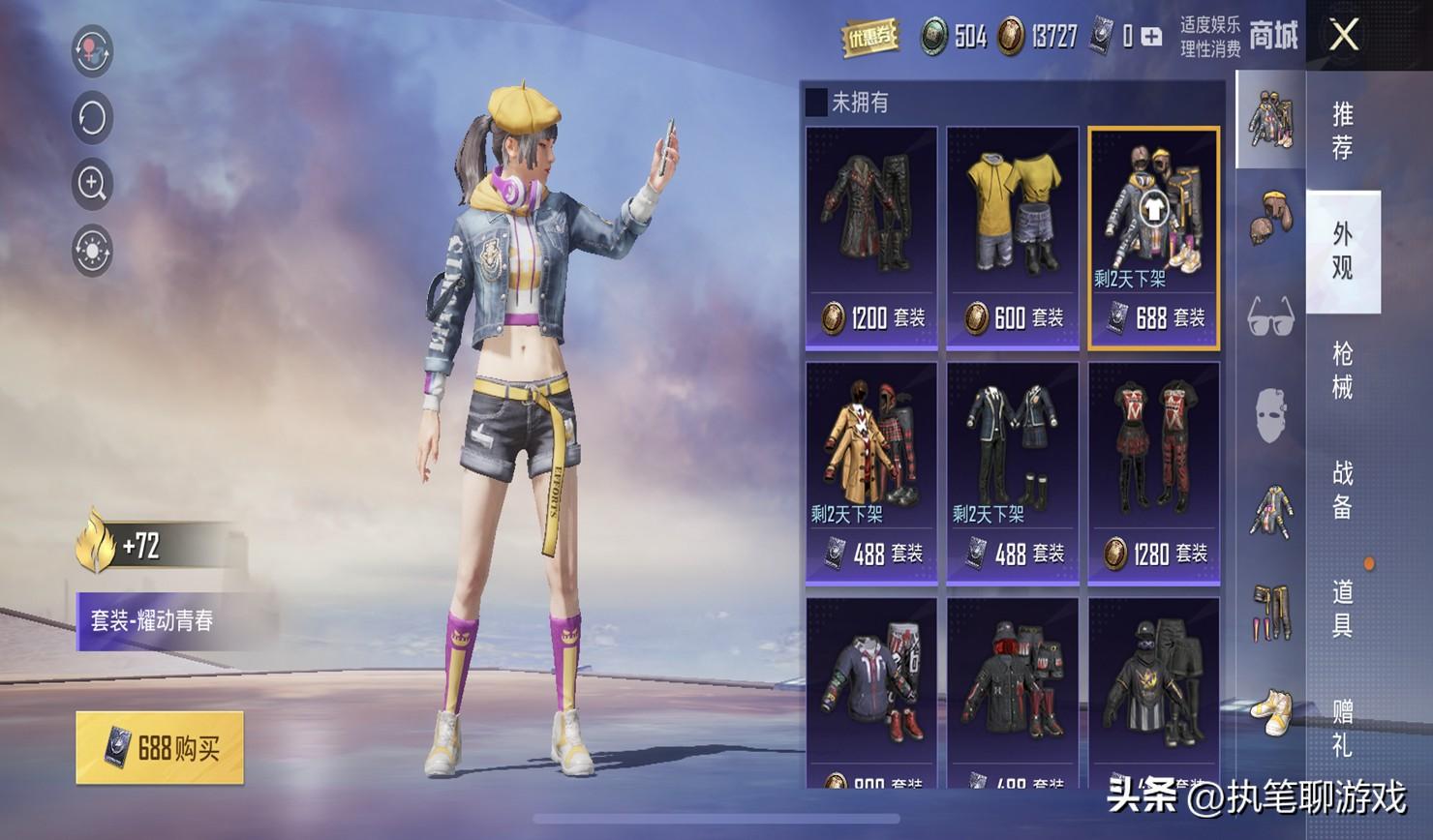
Task: Choose the 600 coin yellow shirt outfit
Action: pyautogui.click(x=1012, y=237)
